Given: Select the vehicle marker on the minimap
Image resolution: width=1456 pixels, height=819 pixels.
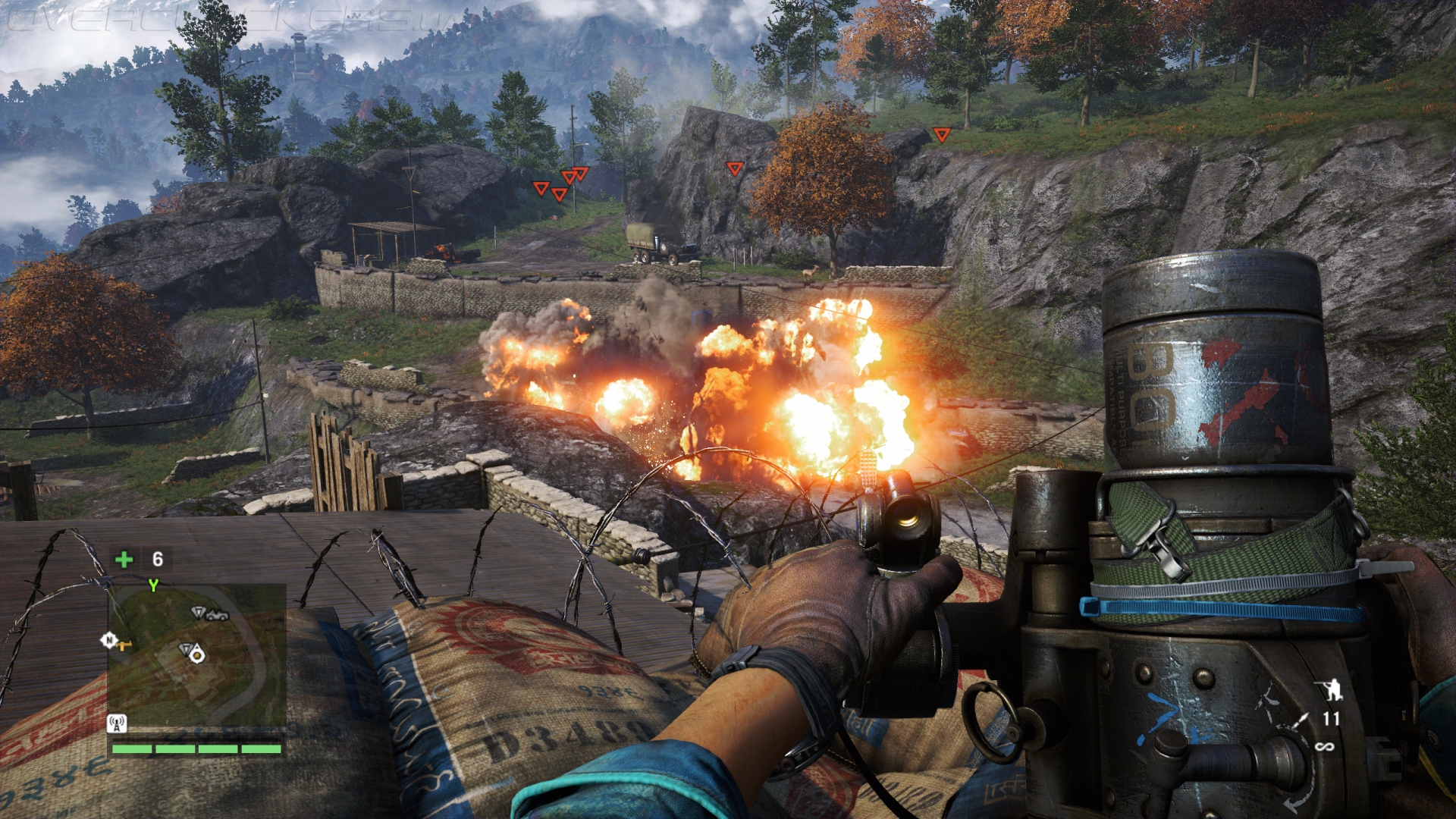Looking at the screenshot, I should [x=218, y=614].
